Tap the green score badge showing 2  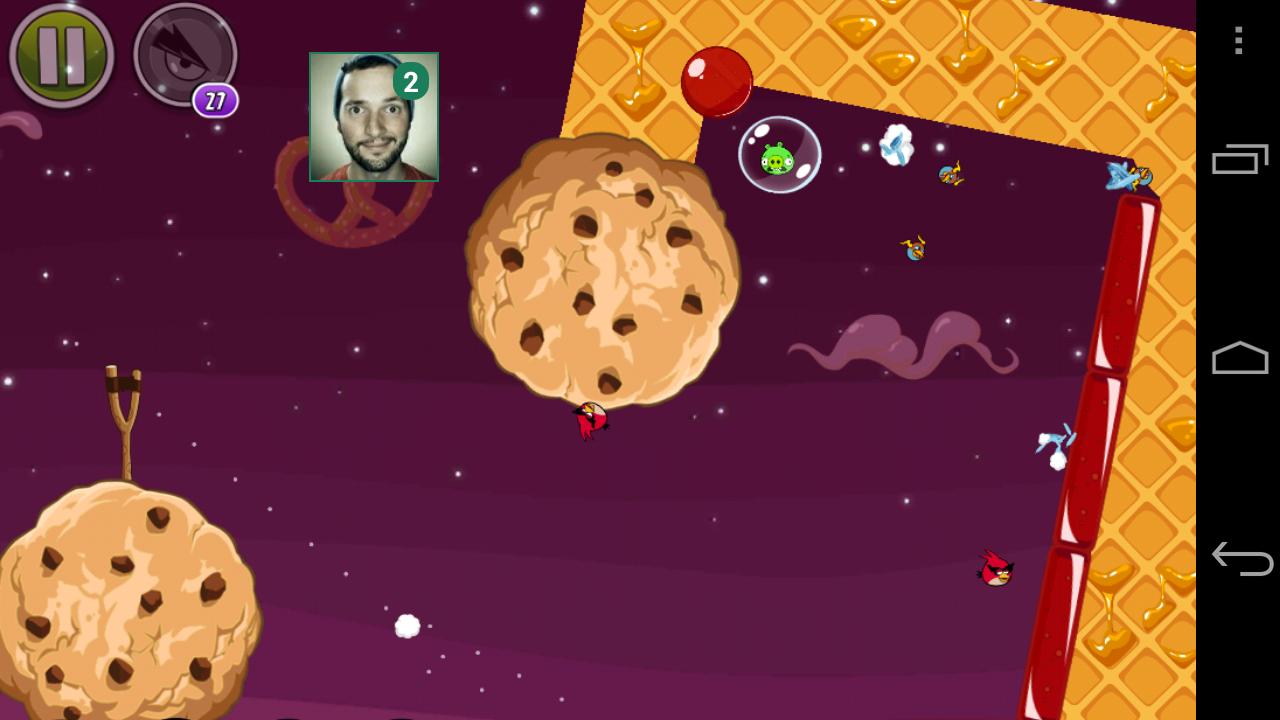tap(411, 83)
